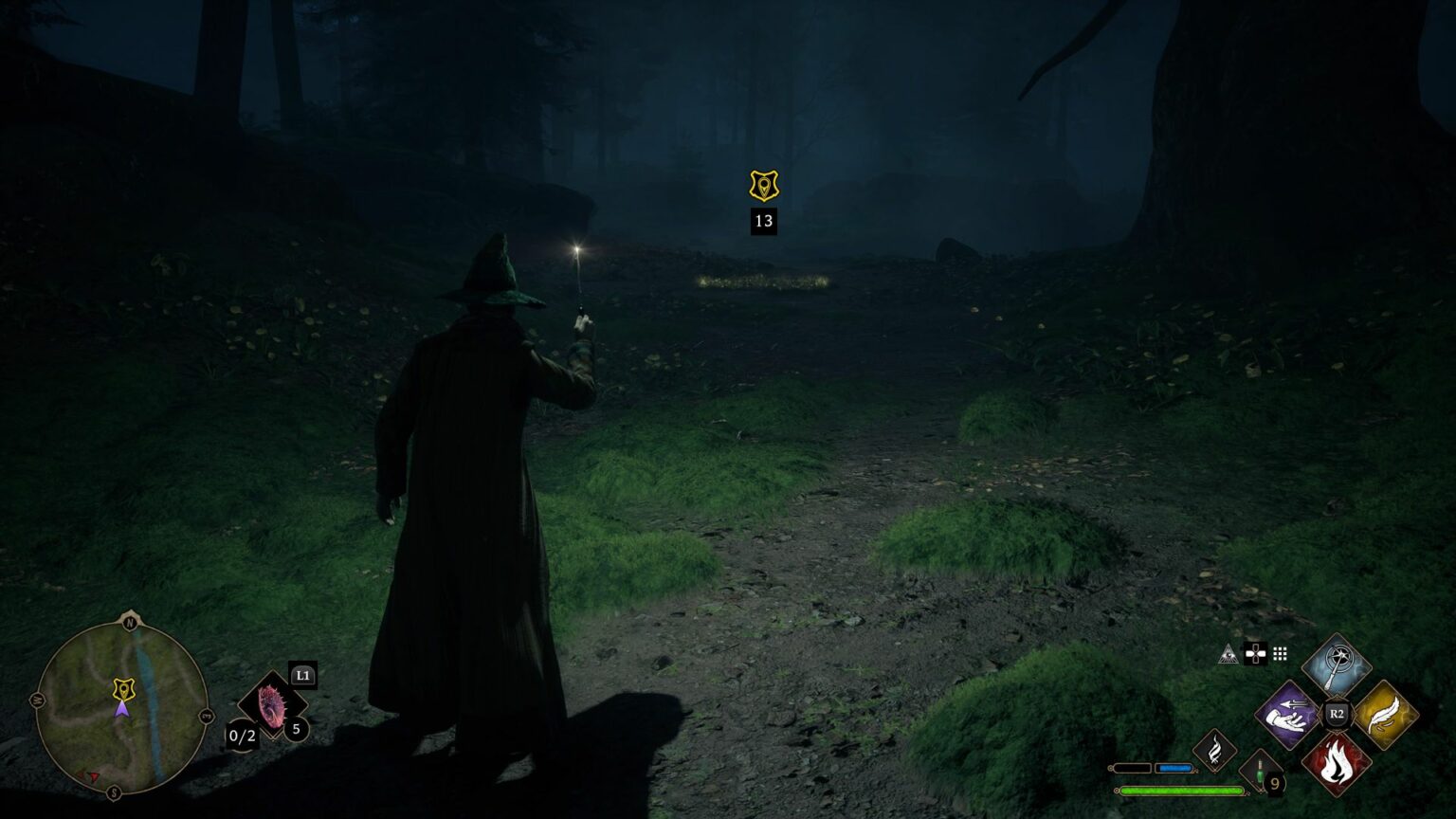Use the Wiggenweld potion bottle

coord(1259,774)
